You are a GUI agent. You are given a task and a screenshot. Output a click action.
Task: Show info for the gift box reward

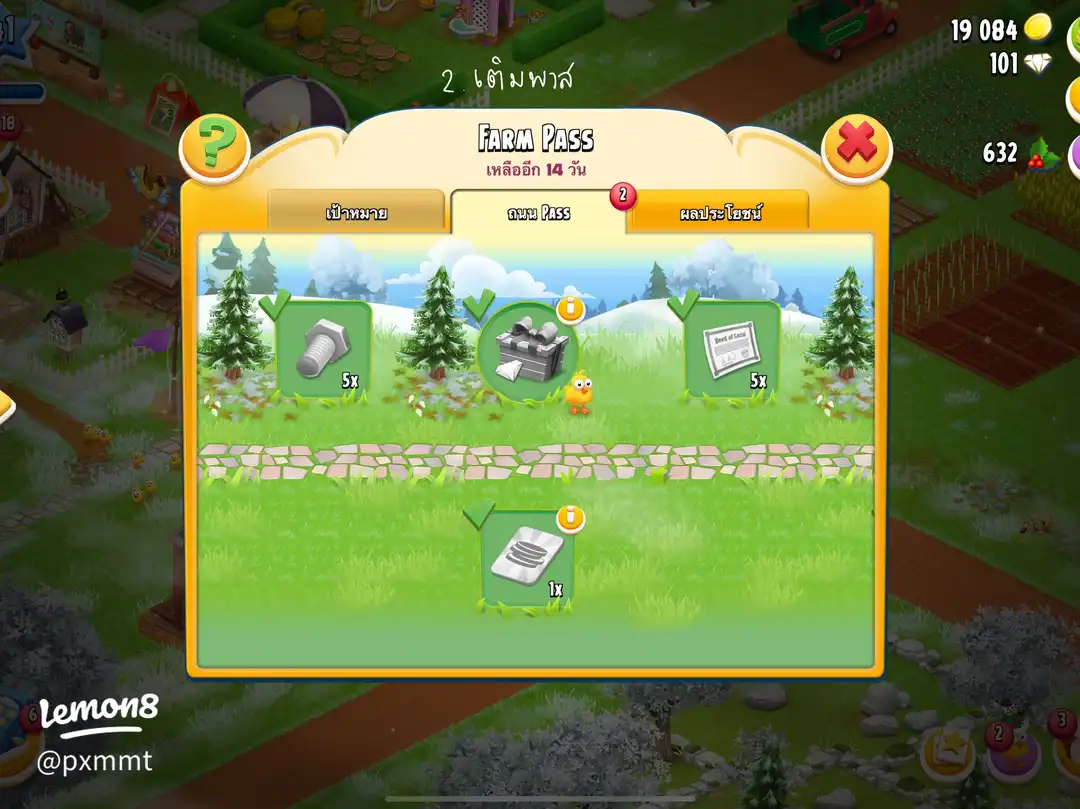pyautogui.click(x=570, y=309)
